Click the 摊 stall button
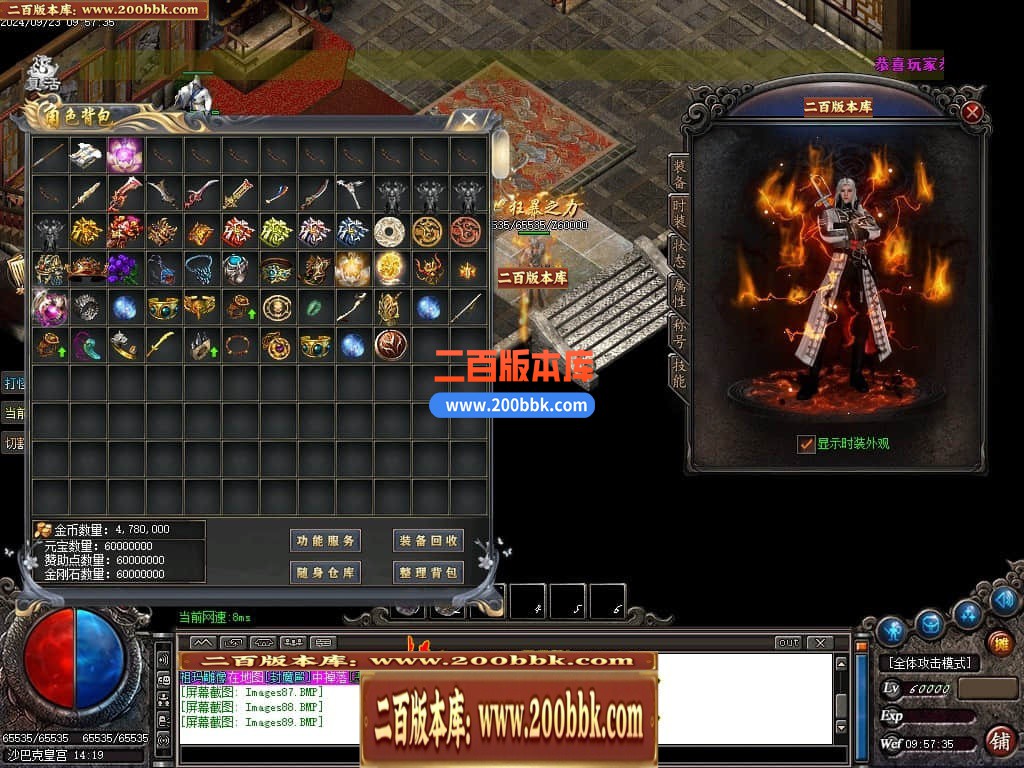 999,642
